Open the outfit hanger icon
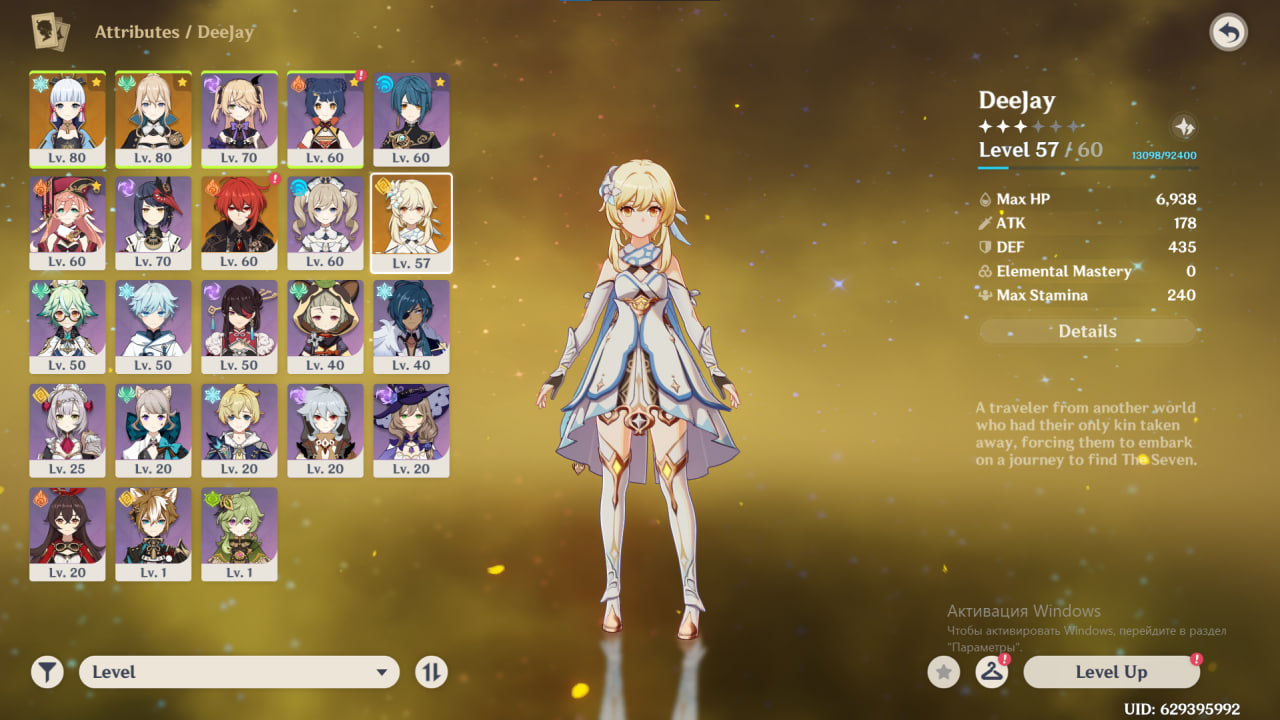The image size is (1280, 720). (991, 672)
